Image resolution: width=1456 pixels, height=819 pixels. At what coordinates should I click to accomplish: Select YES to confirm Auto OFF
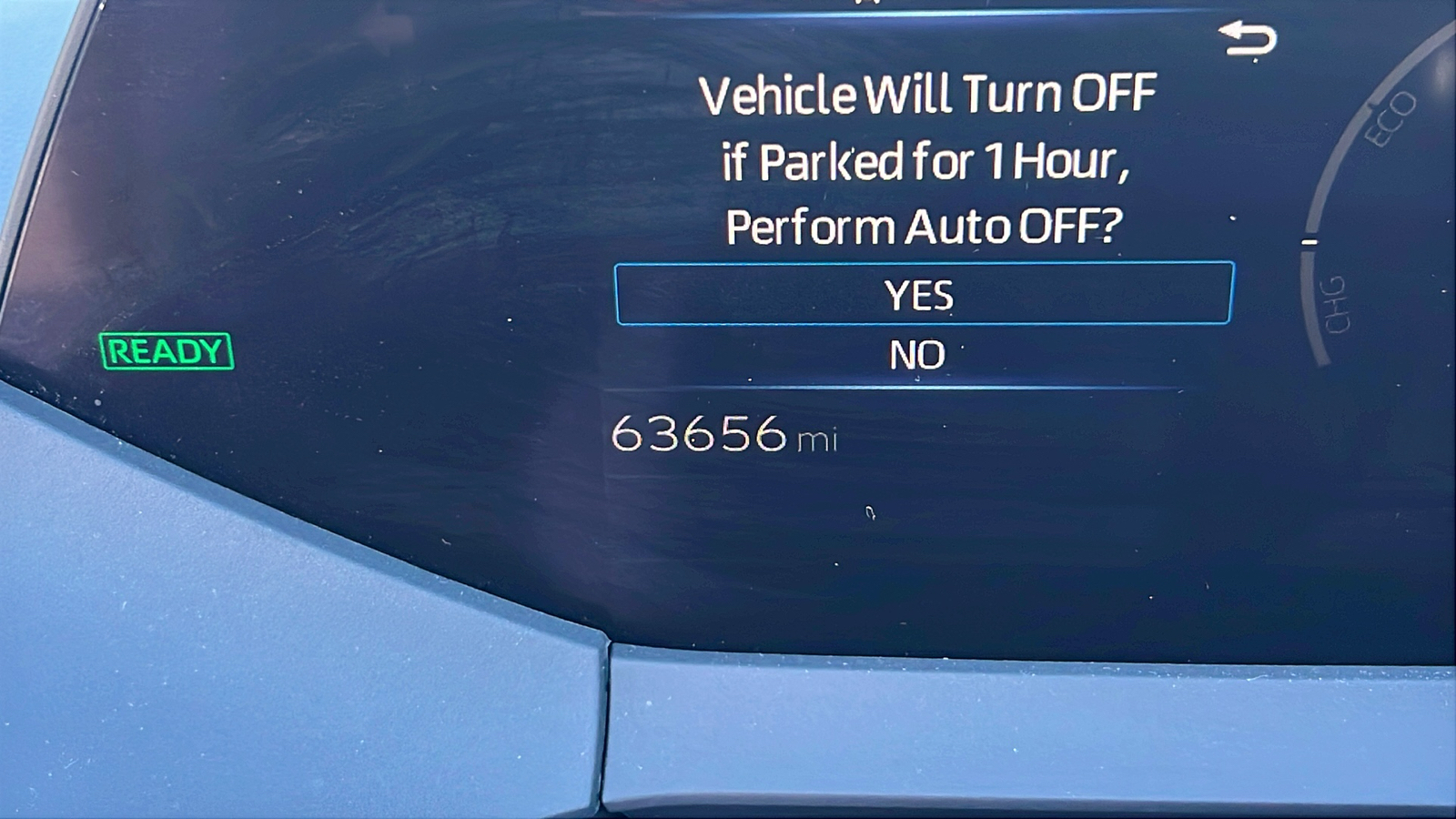pyautogui.click(x=920, y=295)
